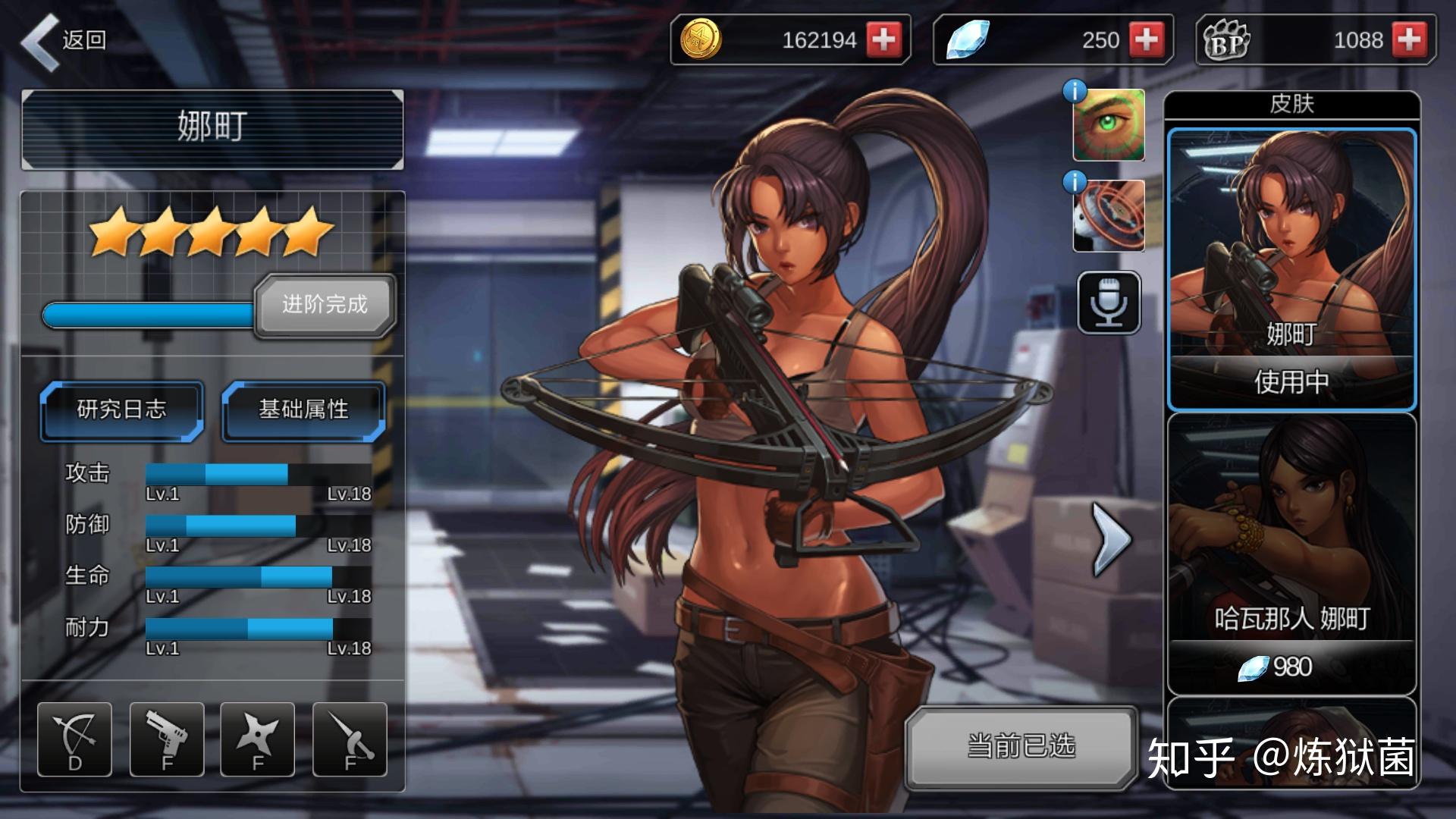Select the bow weapon proficiency icon

point(74,739)
